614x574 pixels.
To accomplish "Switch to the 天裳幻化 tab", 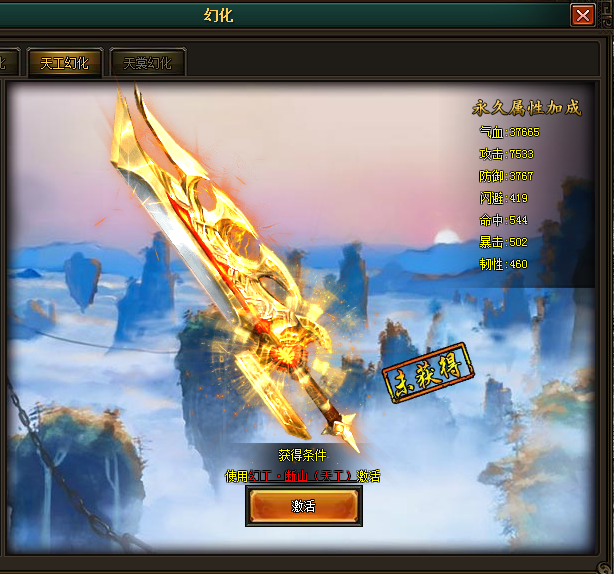I will [x=147, y=63].
